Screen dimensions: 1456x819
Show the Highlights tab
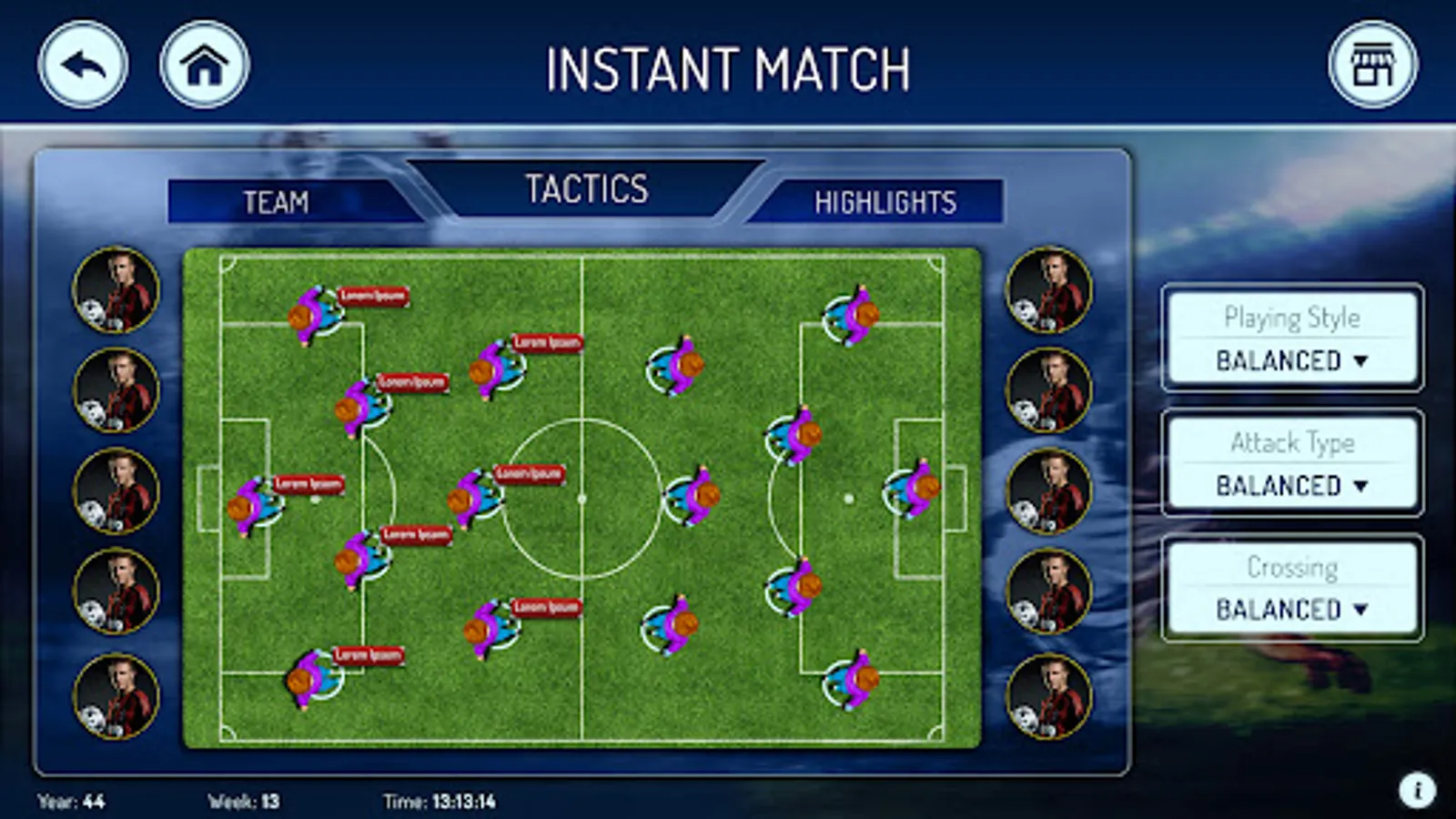(885, 202)
